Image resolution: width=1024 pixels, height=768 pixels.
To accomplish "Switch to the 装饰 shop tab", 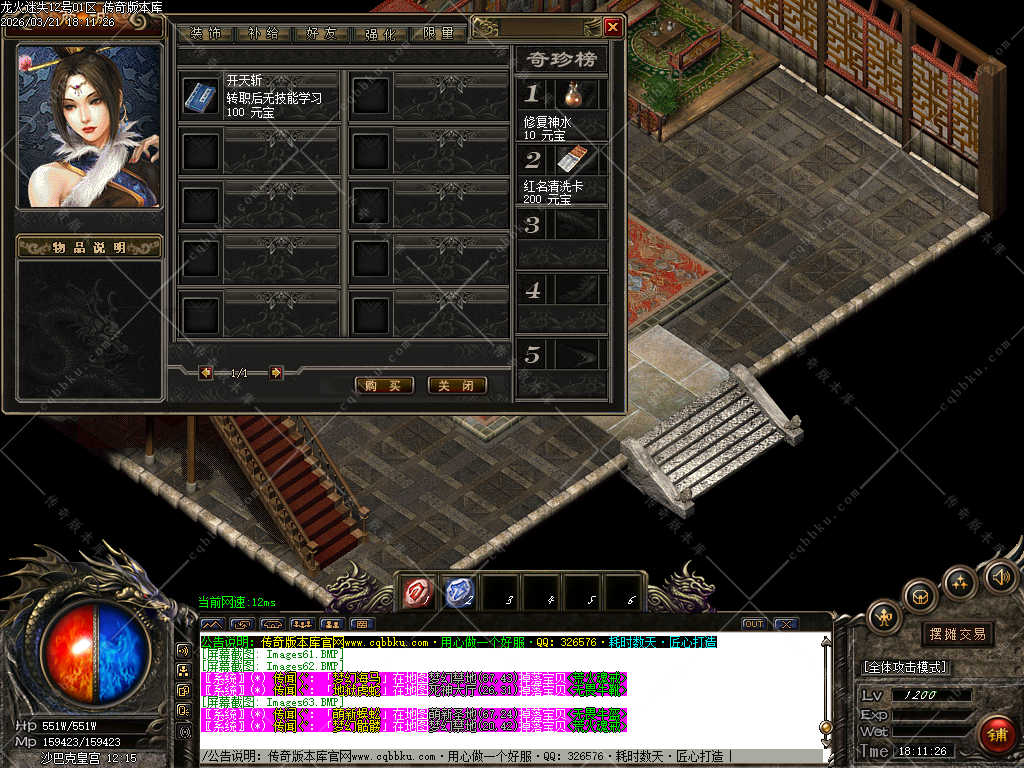I will coord(207,33).
